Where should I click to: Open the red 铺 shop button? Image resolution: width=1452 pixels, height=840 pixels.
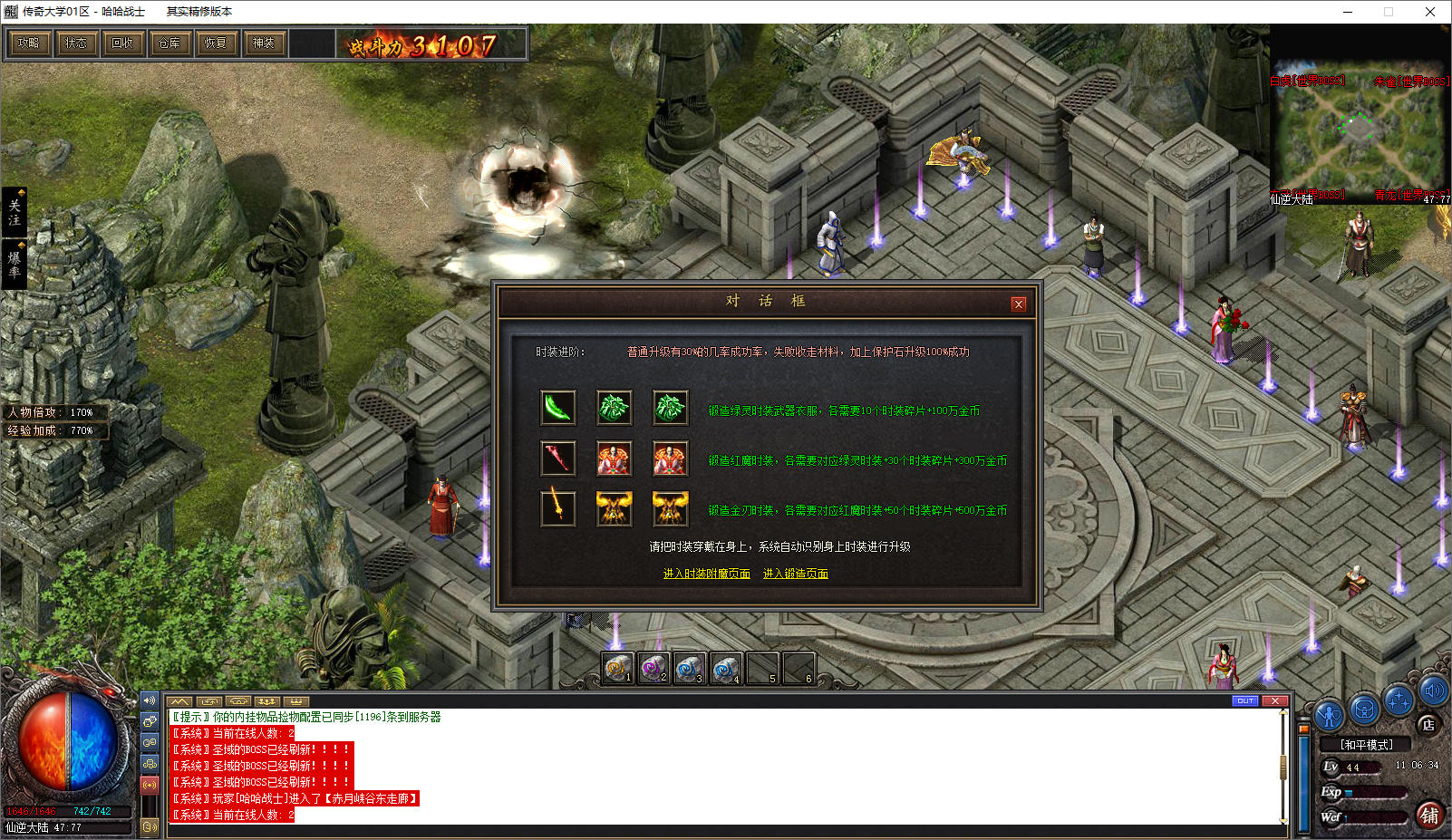coord(1429,815)
